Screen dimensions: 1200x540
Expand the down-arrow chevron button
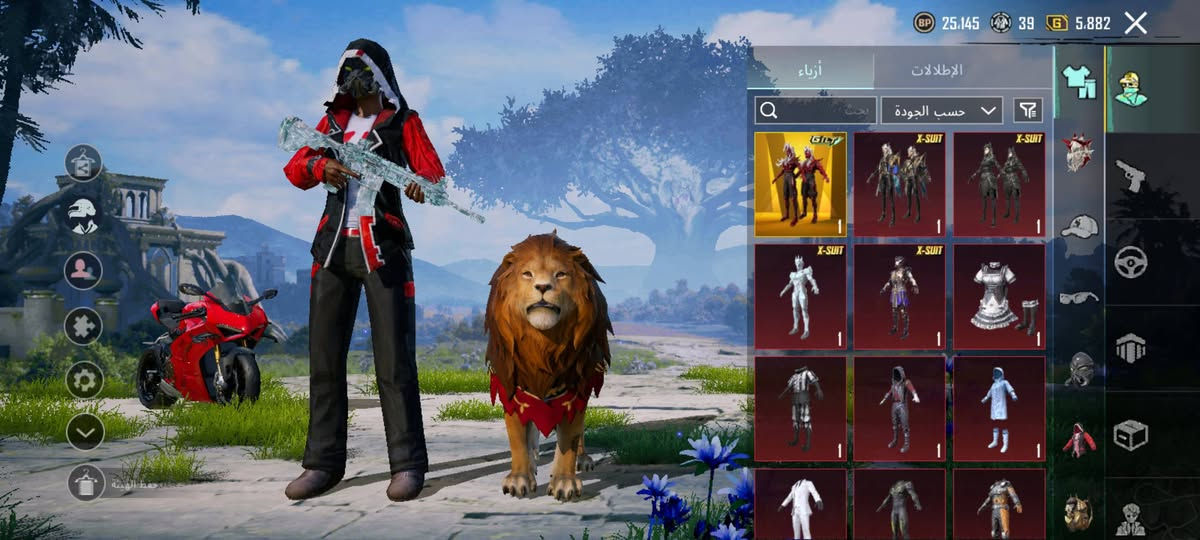click(x=85, y=432)
